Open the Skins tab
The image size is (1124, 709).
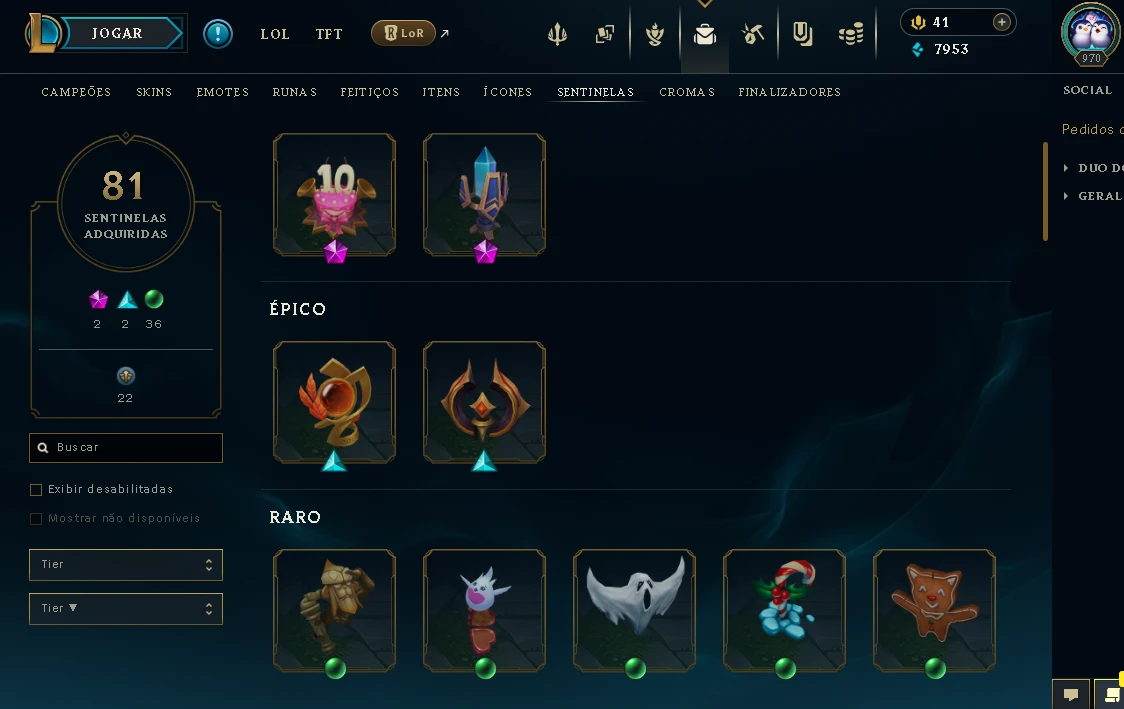click(154, 92)
